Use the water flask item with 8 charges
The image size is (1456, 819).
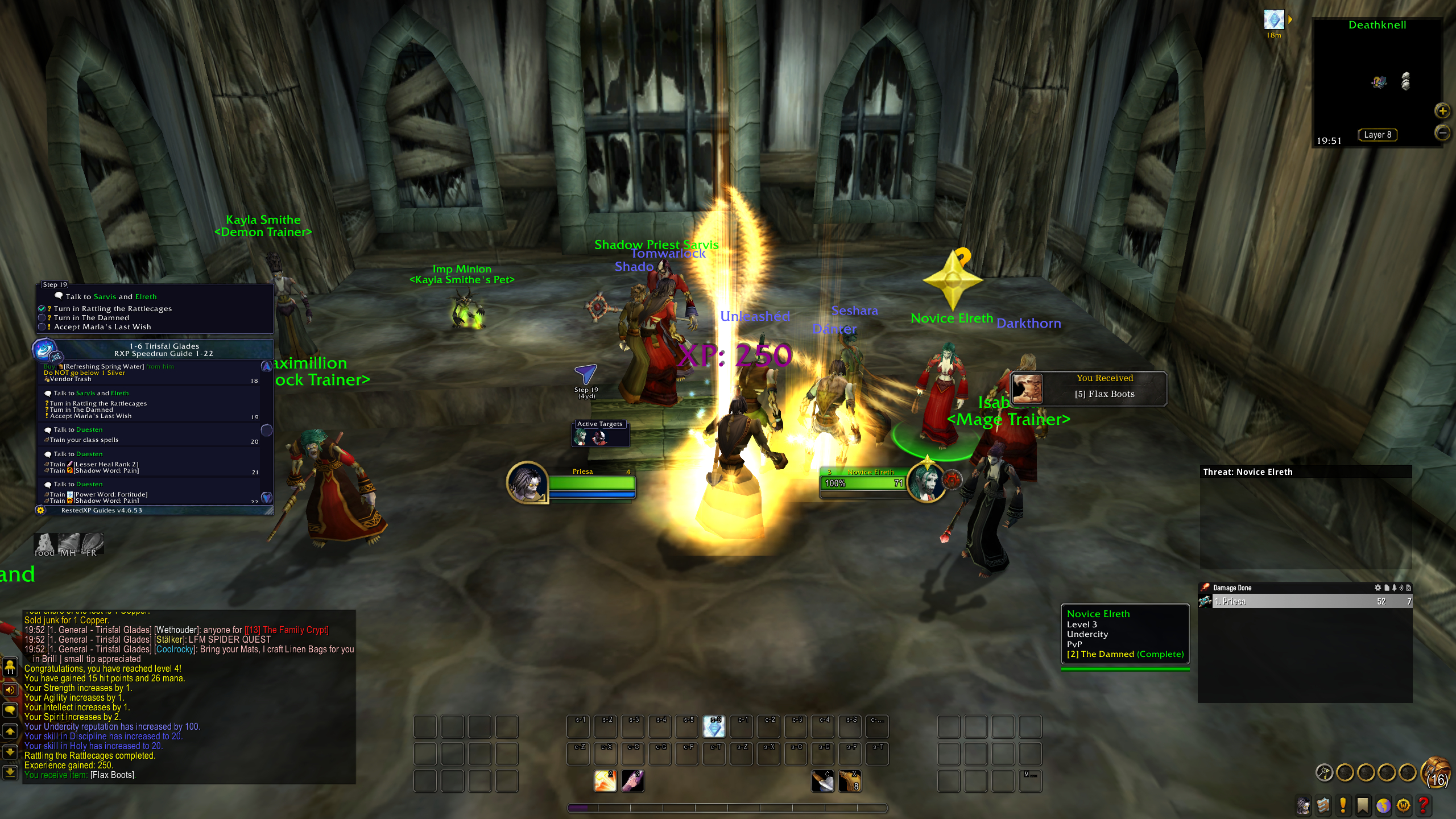[x=850, y=781]
